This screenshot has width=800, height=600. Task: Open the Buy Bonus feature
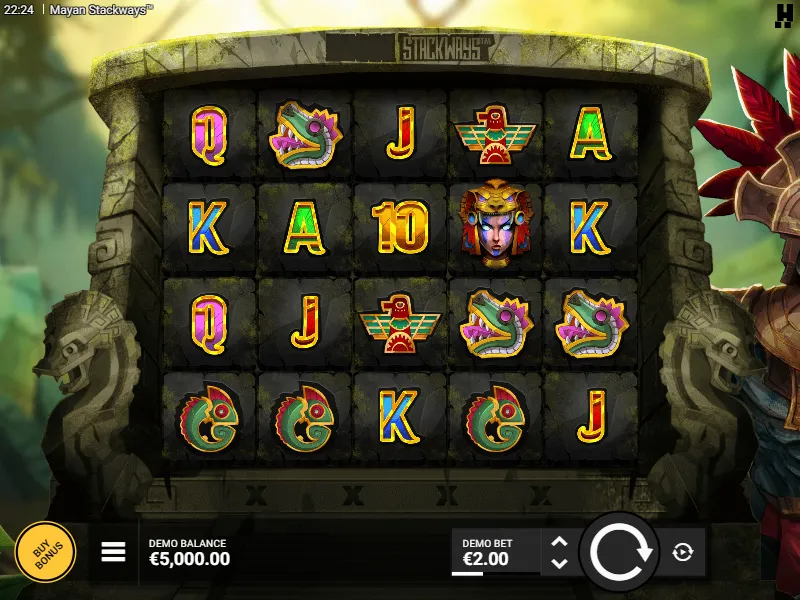pos(45,552)
